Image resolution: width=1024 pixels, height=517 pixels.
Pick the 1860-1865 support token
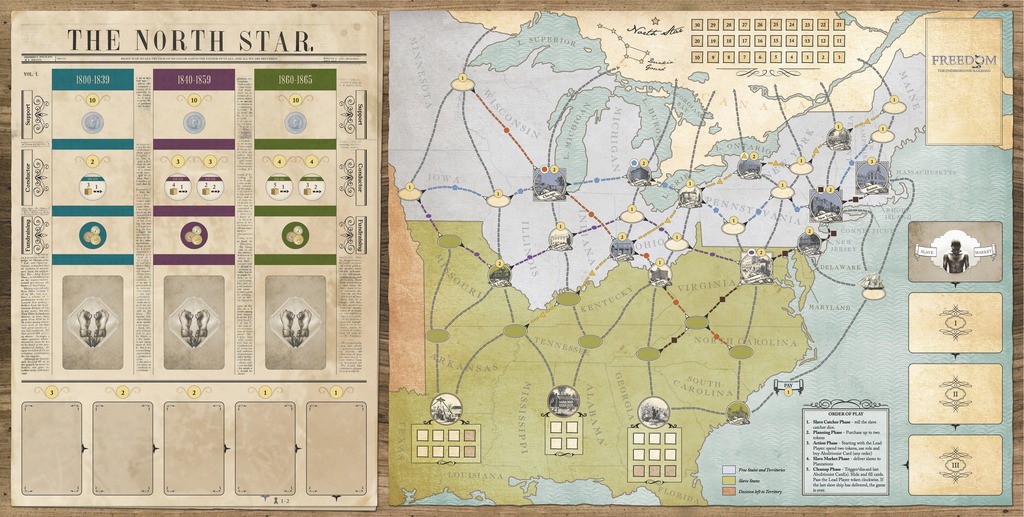[295, 123]
